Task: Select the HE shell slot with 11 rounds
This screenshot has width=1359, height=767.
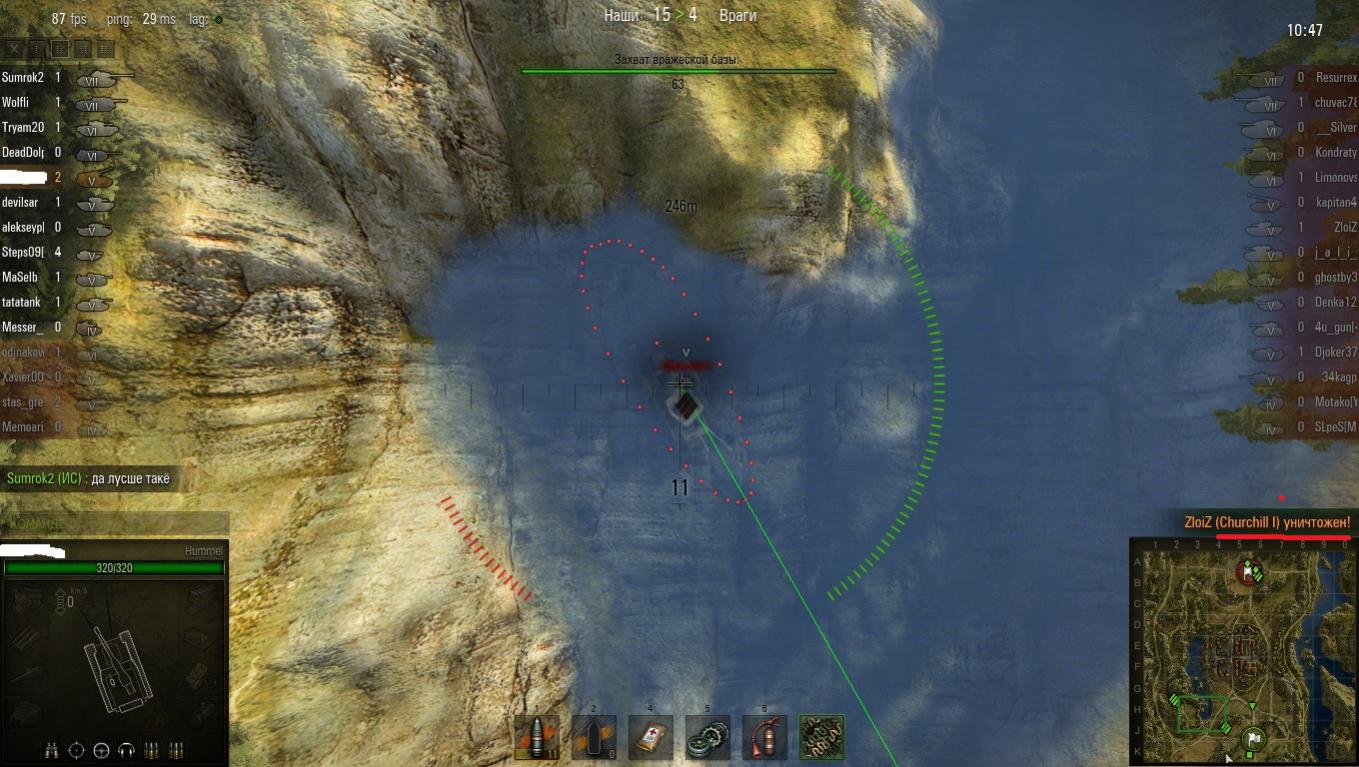Action: tap(536, 737)
